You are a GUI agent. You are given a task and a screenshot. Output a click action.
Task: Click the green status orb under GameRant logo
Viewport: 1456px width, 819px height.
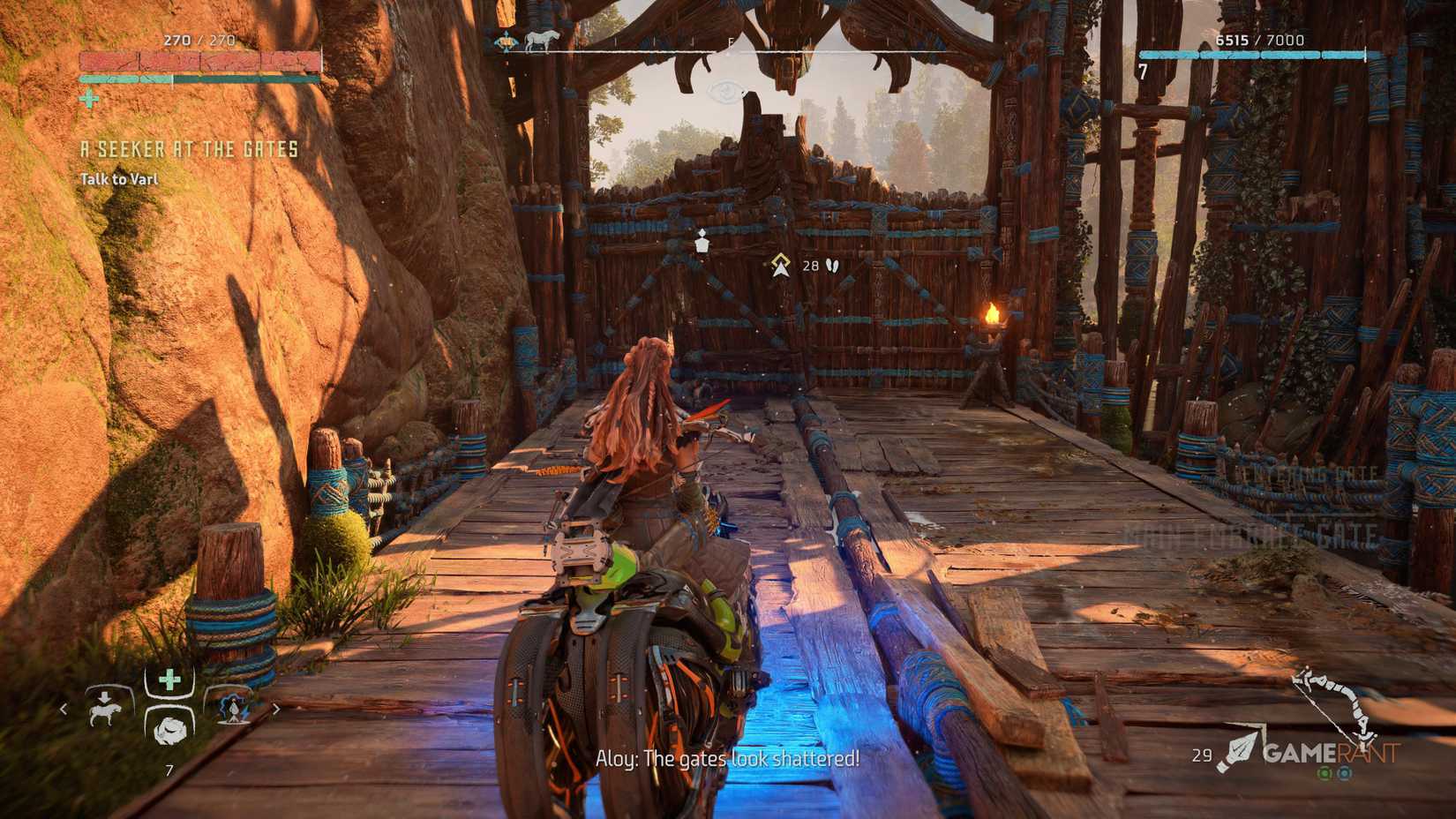pyautogui.click(x=1325, y=773)
